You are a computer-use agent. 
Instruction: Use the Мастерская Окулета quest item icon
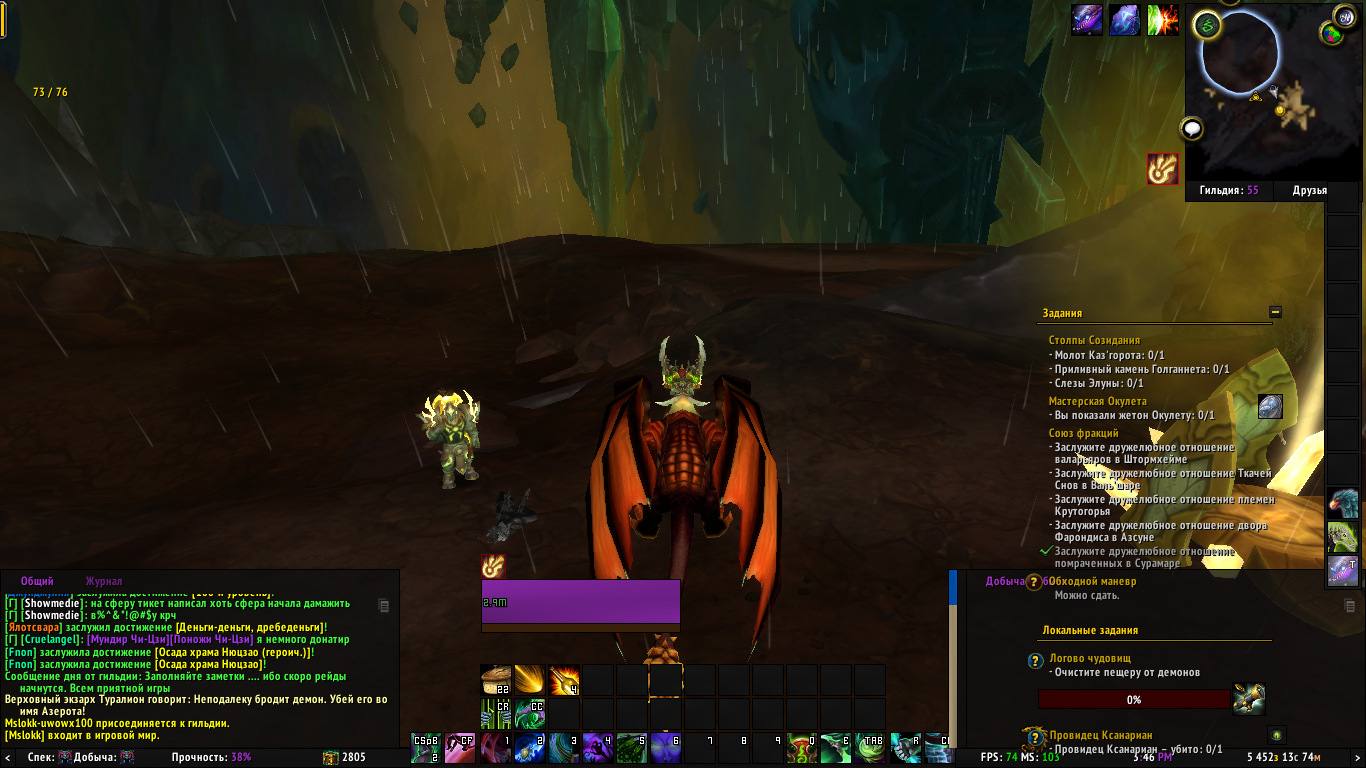coord(1270,406)
